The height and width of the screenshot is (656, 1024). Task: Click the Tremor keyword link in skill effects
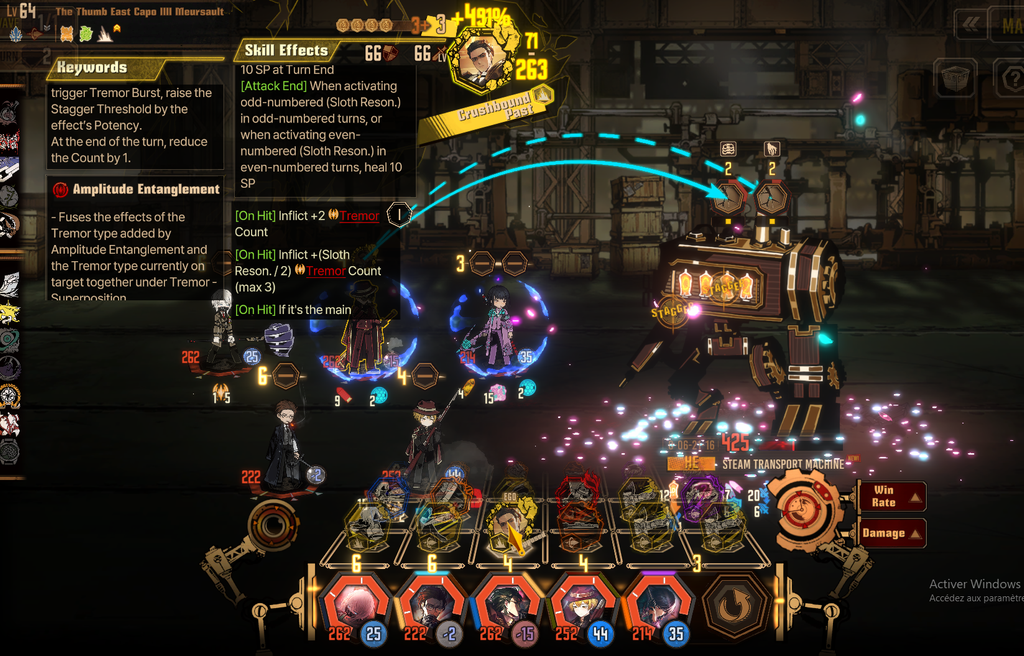(359, 216)
